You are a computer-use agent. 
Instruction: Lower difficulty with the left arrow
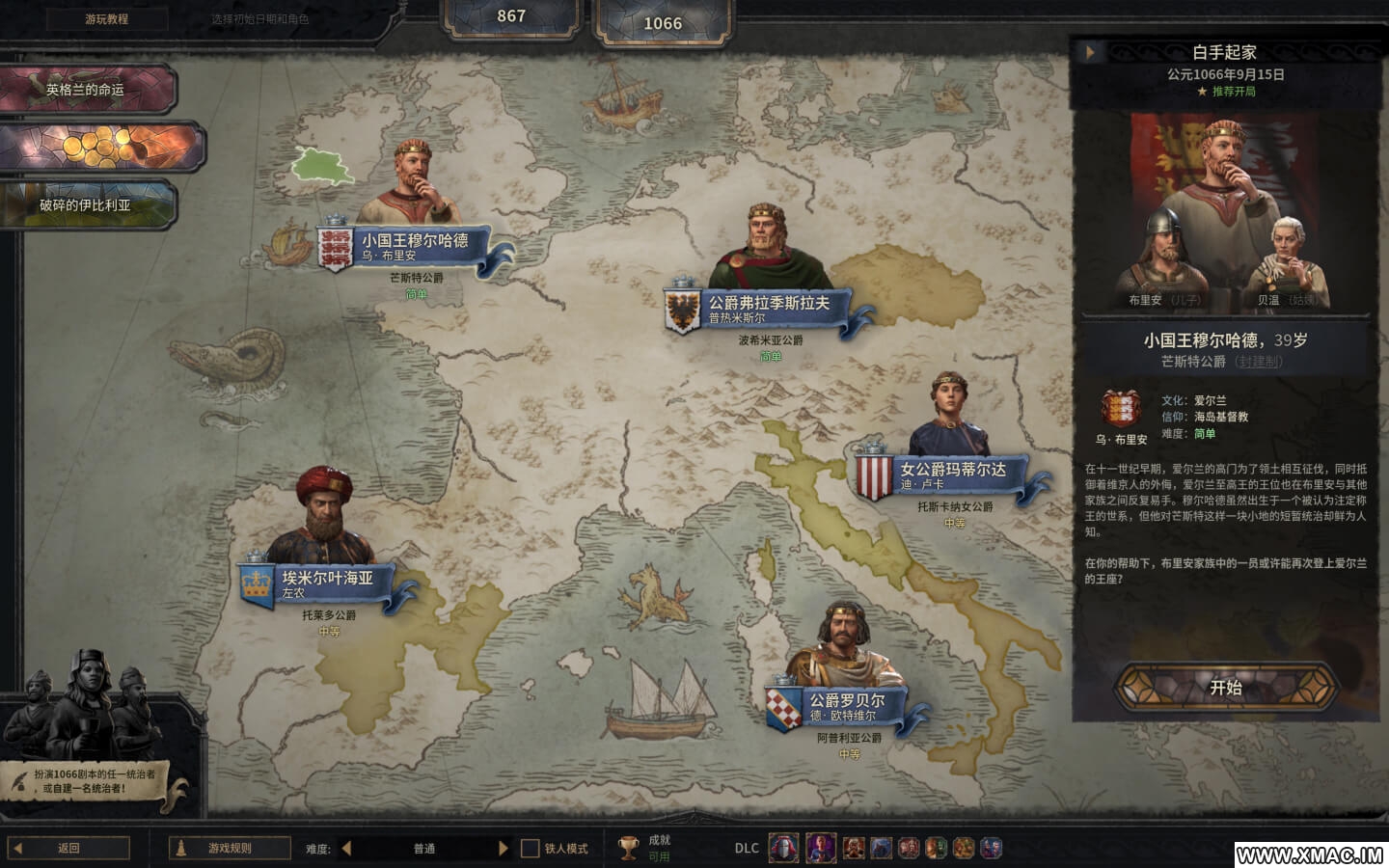[346, 849]
